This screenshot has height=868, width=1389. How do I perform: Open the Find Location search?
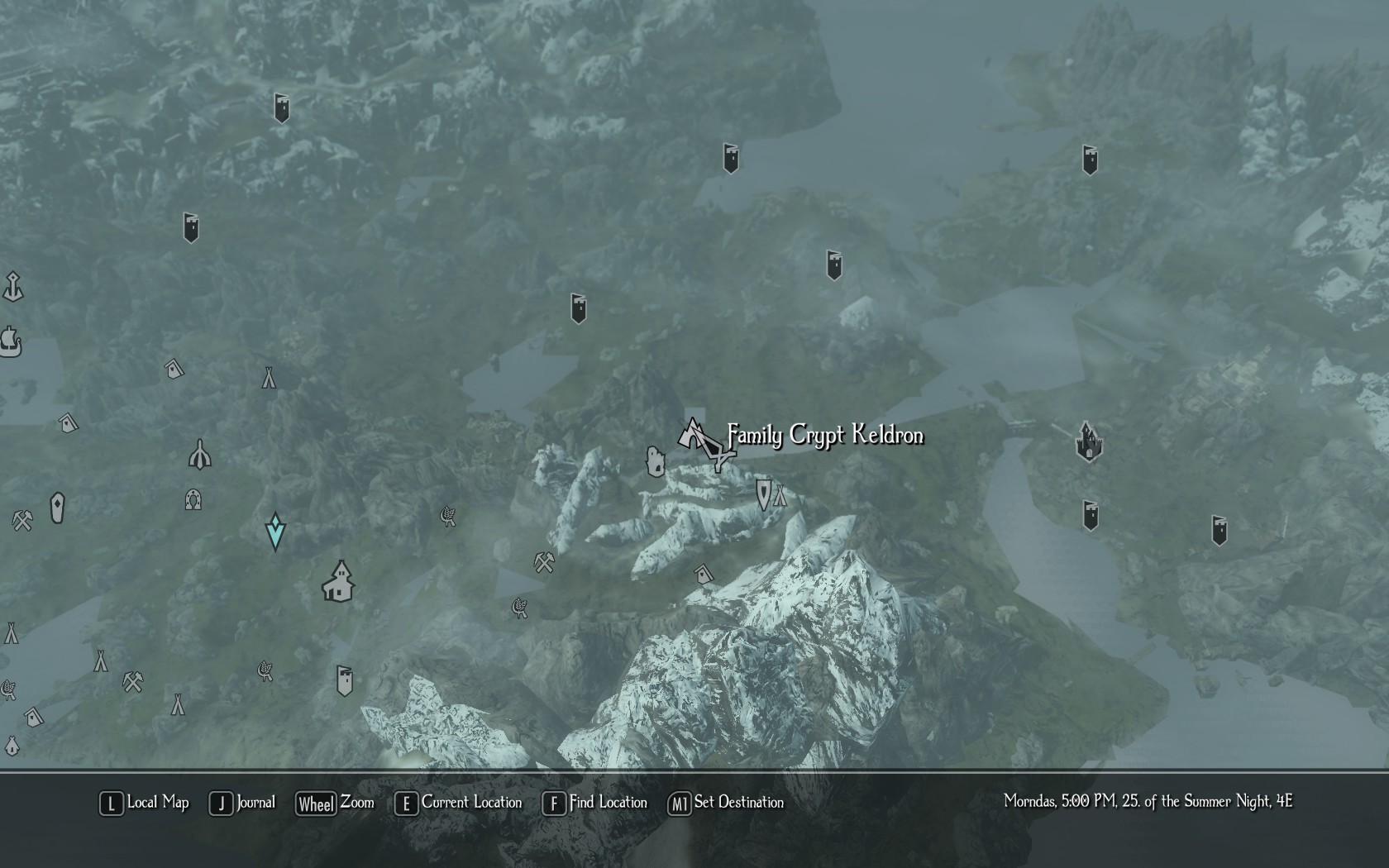[x=595, y=803]
